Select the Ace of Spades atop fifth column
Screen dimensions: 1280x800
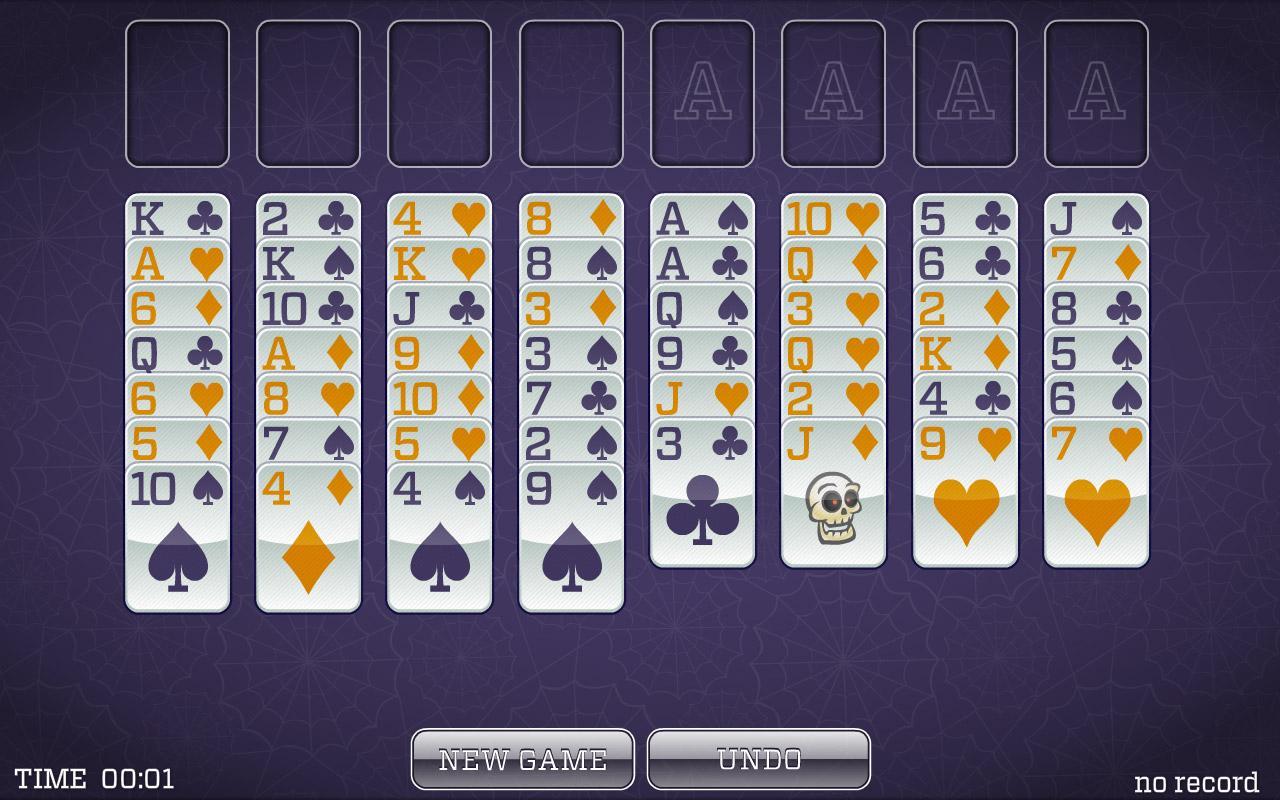(701, 215)
